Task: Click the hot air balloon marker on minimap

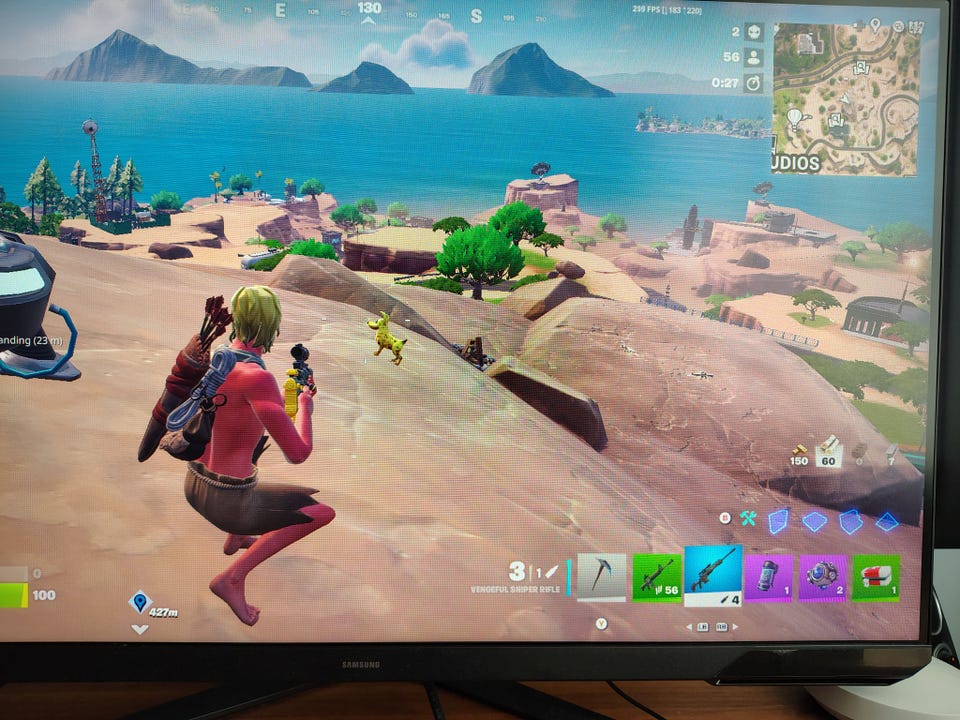Action: [x=795, y=119]
